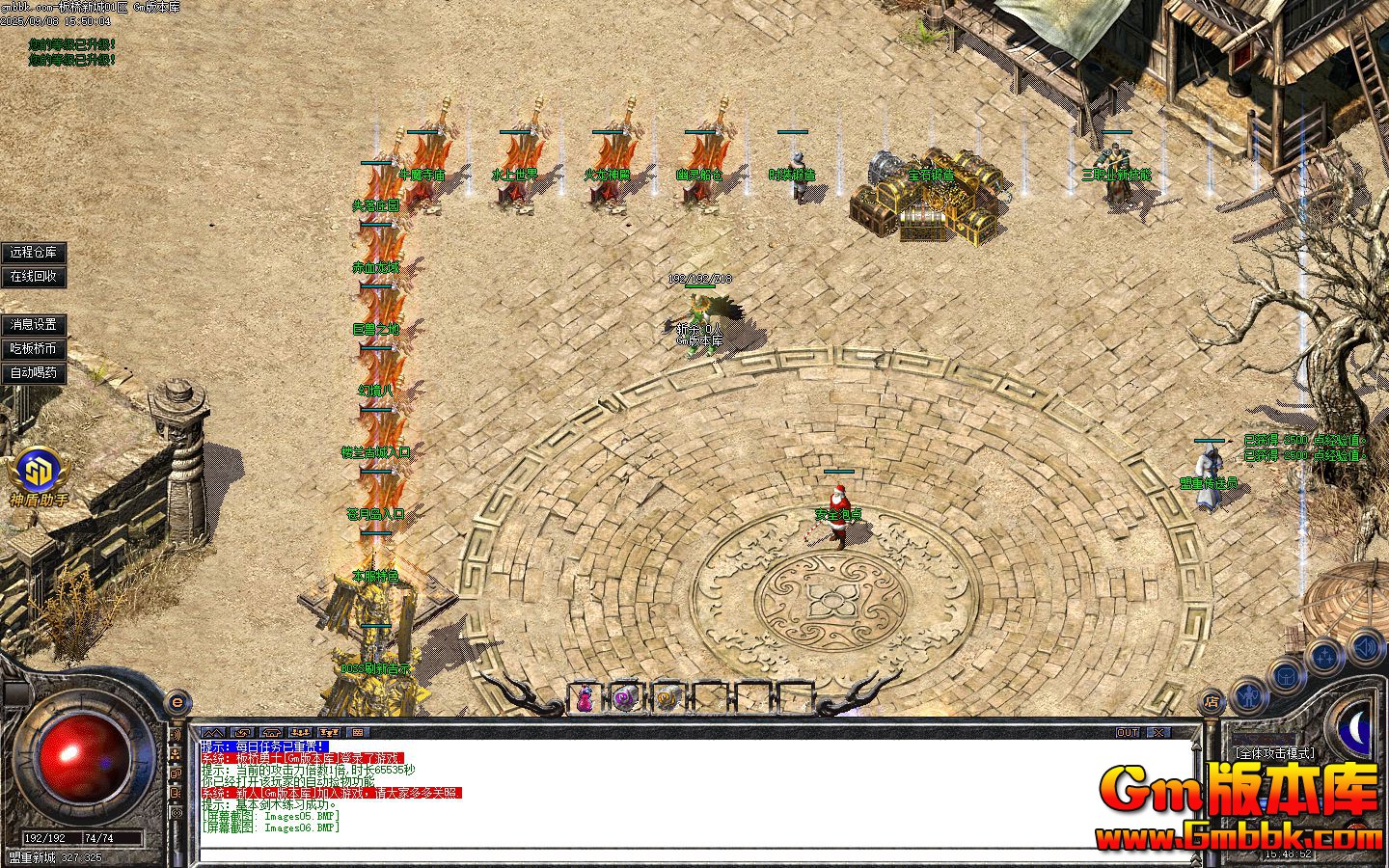
Task: Click the mountain icon in the chat toolbar
Action: (x=213, y=732)
